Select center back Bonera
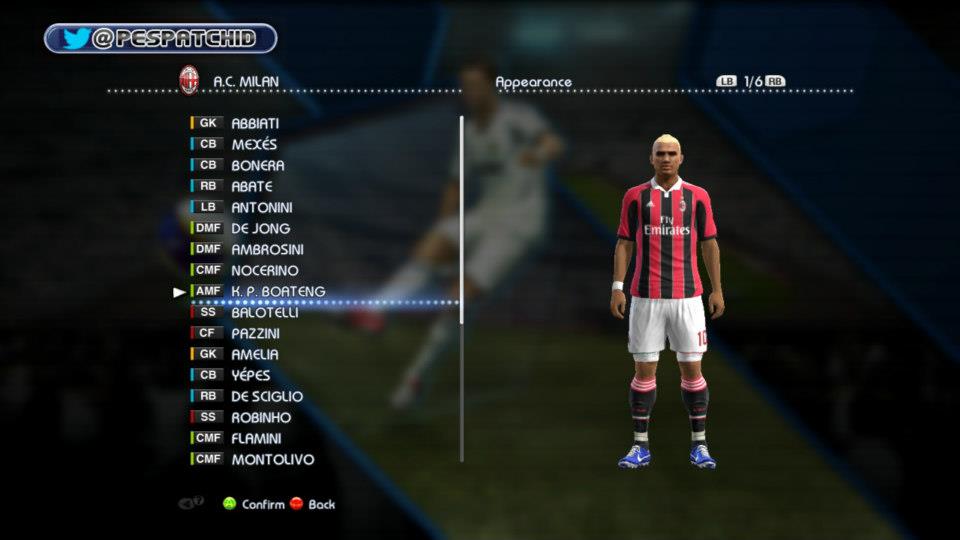The width and height of the screenshot is (960, 540). tap(257, 165)
